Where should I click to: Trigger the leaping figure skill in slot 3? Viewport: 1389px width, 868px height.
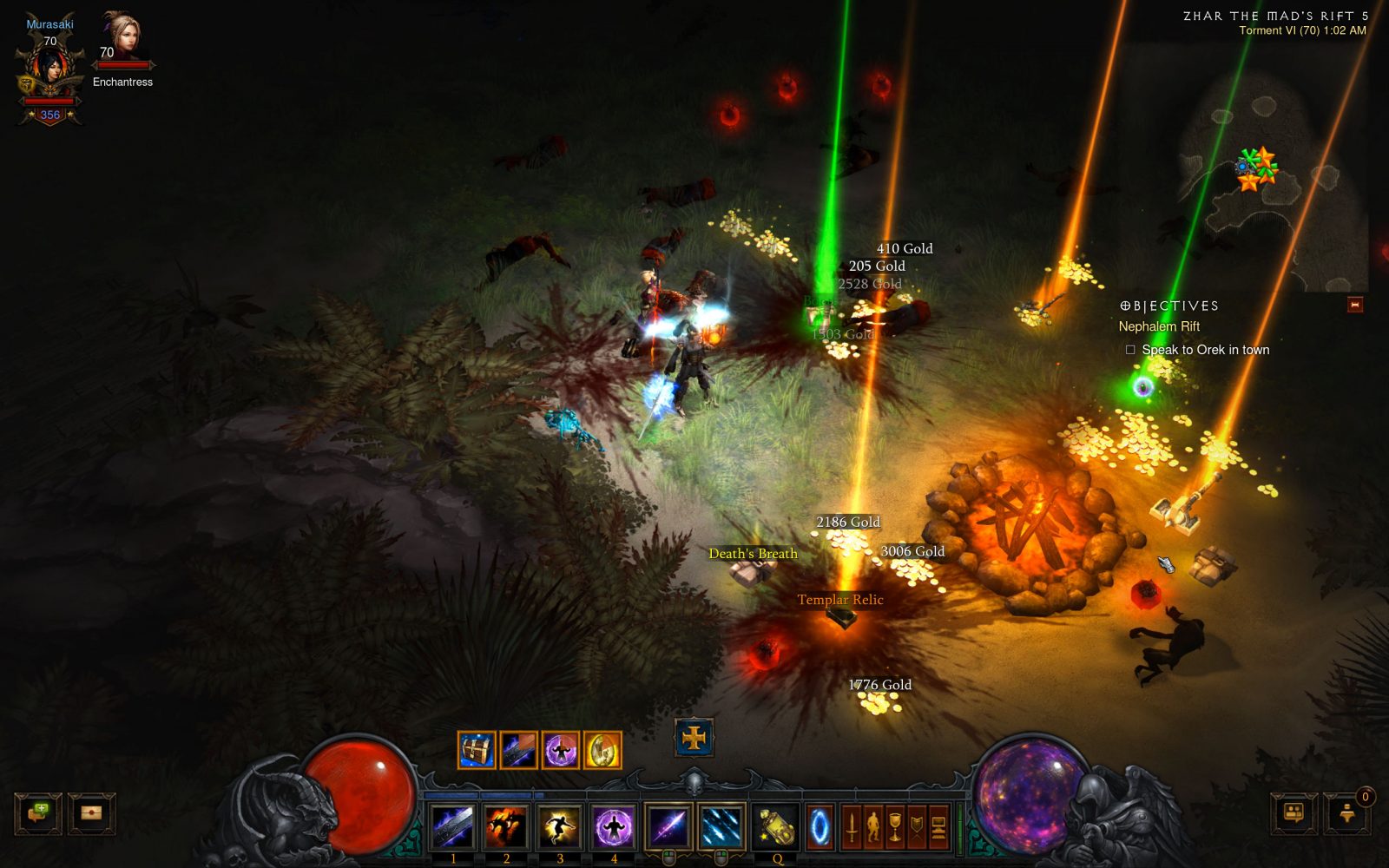[x=560, y=826]
